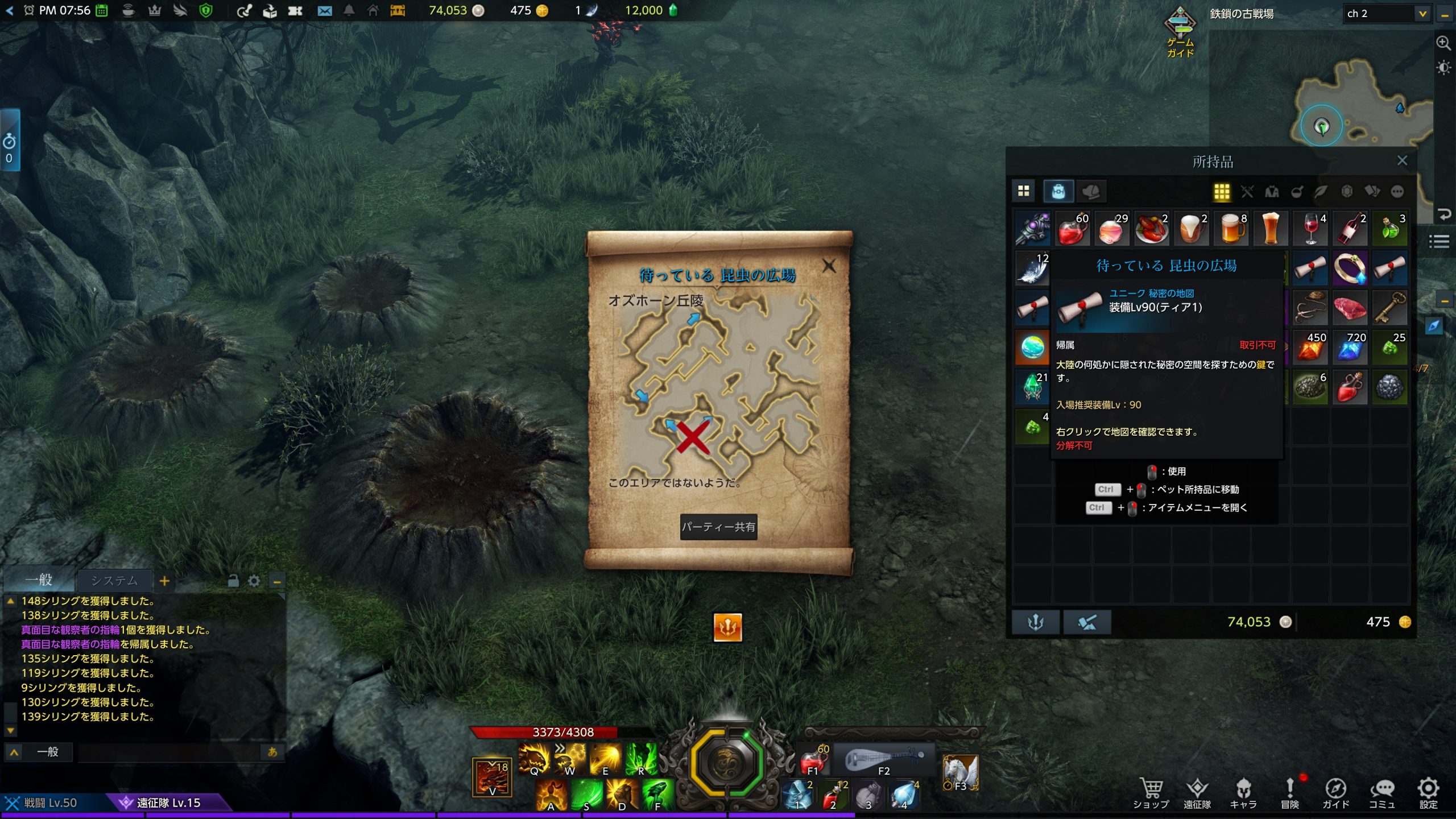Viewport: 1456px width, 819px height.
Task: Select the beer mug stack of 8
Action: click(1231, 229)
